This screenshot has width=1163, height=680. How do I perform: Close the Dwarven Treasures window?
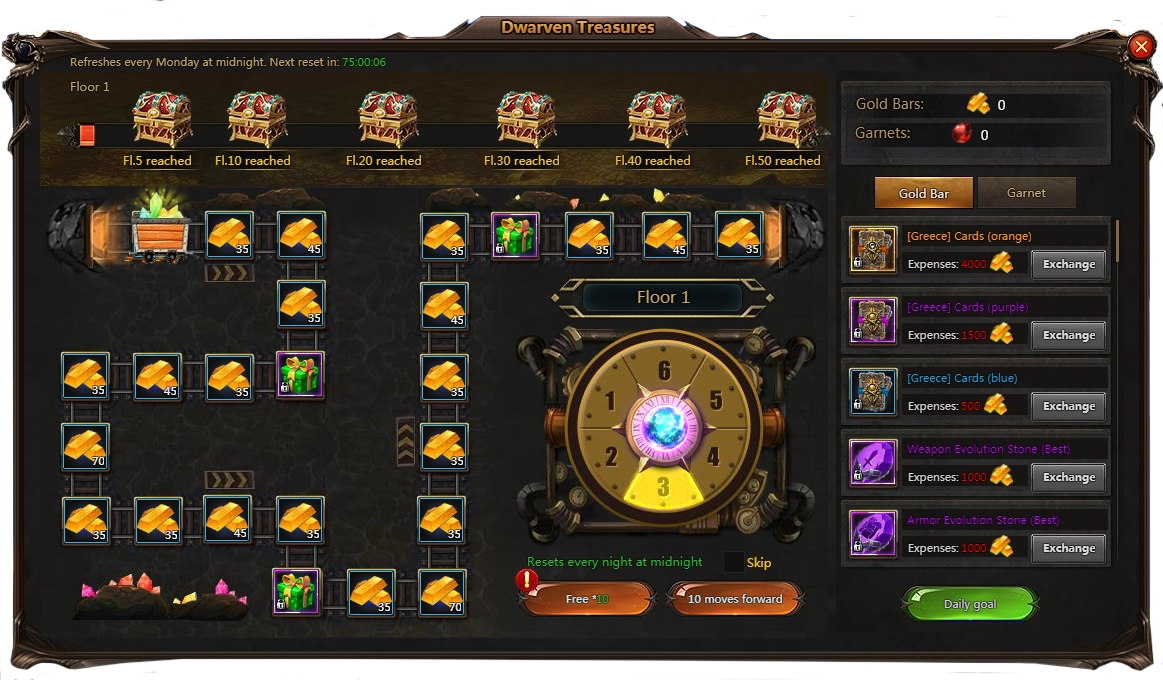[x=1140, y=47]
